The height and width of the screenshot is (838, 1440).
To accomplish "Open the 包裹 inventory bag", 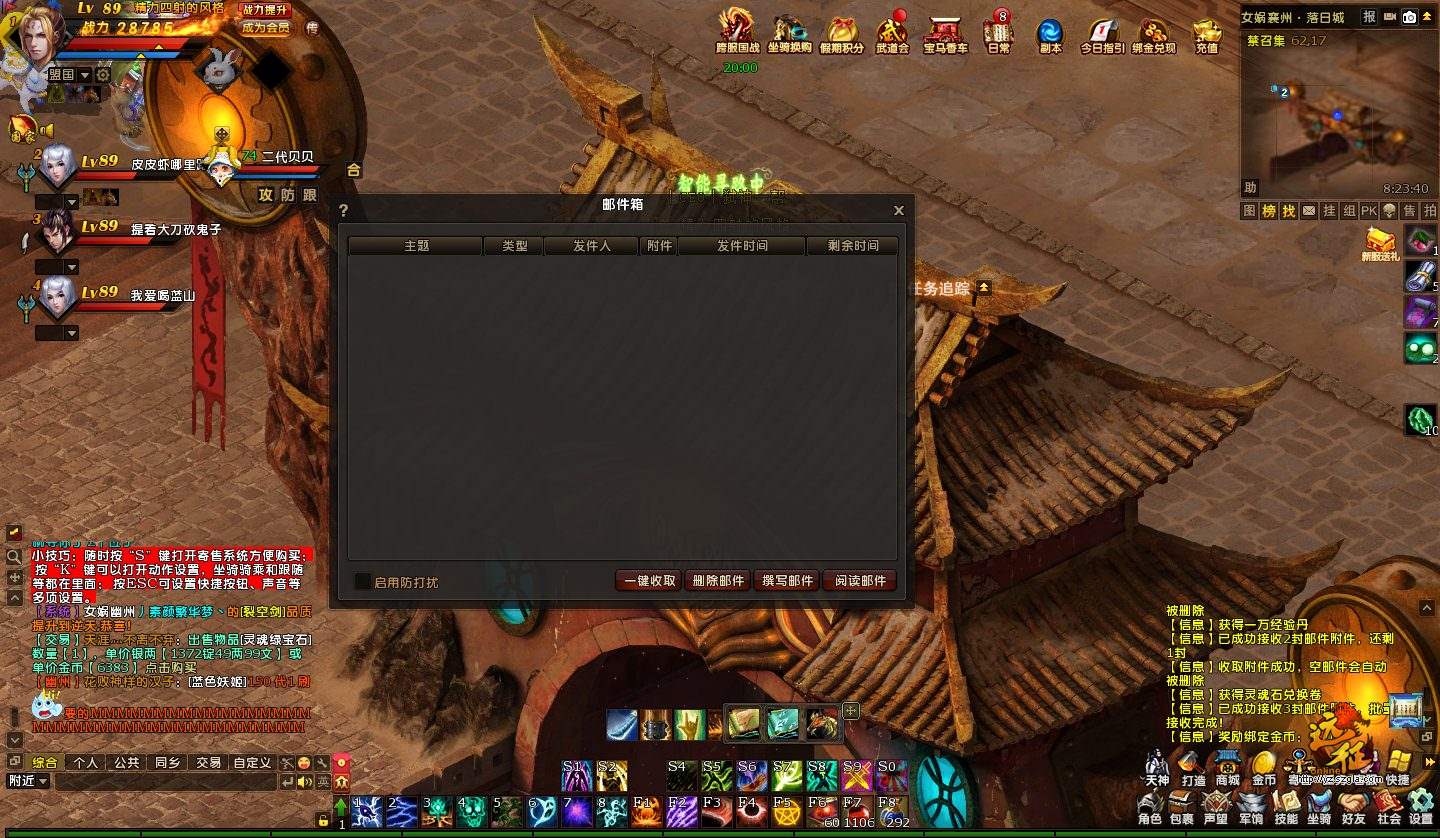I will (1182, 806).
